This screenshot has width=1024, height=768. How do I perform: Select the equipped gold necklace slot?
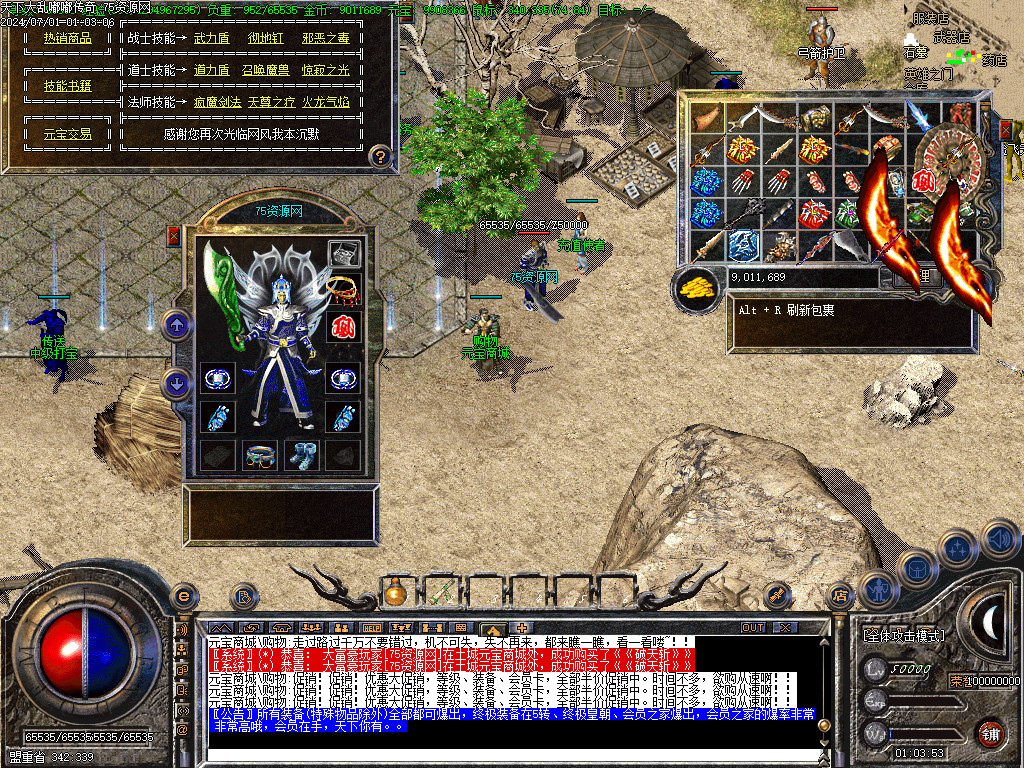tap(343, 290)
